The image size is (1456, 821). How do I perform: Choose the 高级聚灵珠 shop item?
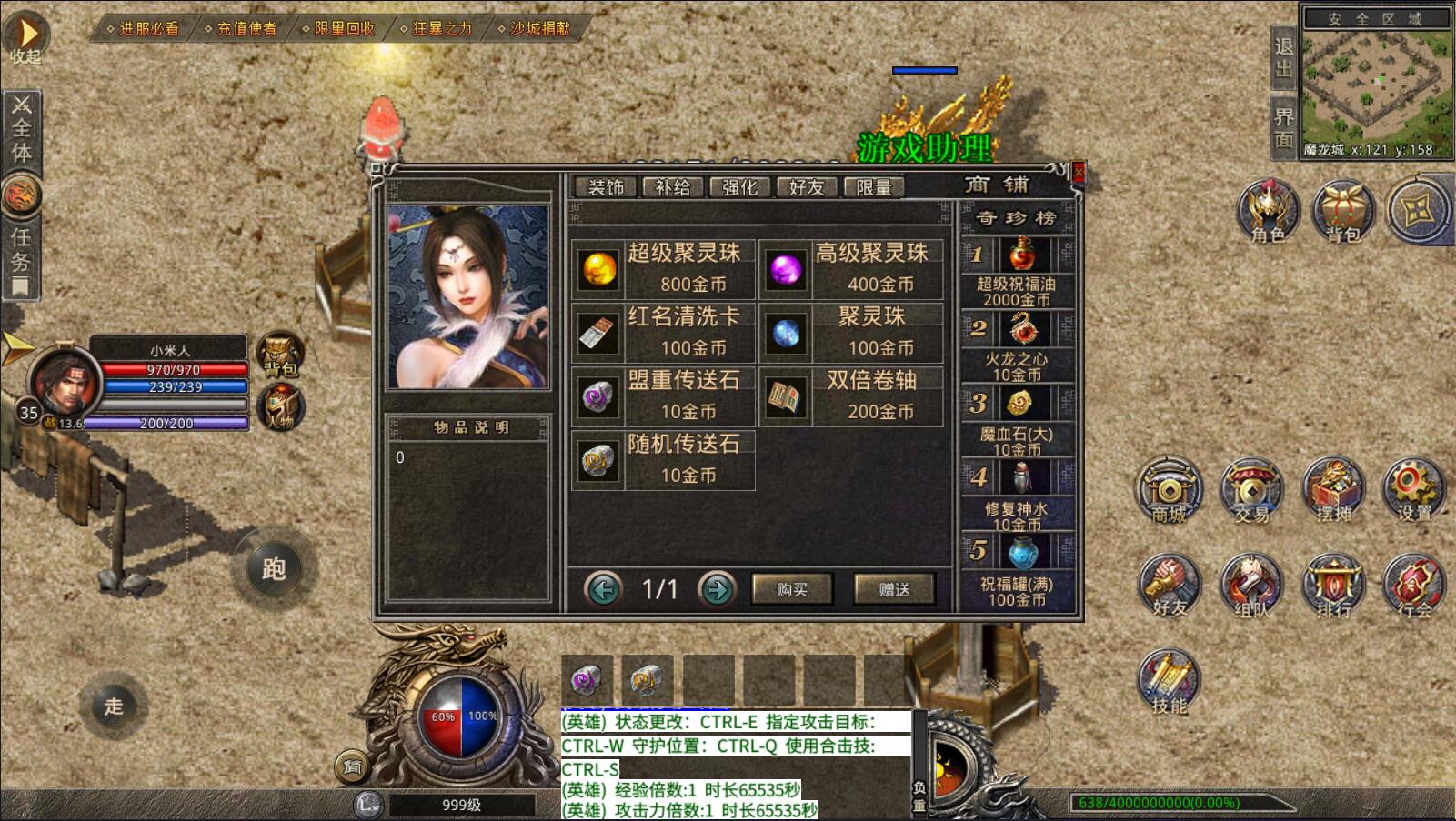tap(851, 269)
